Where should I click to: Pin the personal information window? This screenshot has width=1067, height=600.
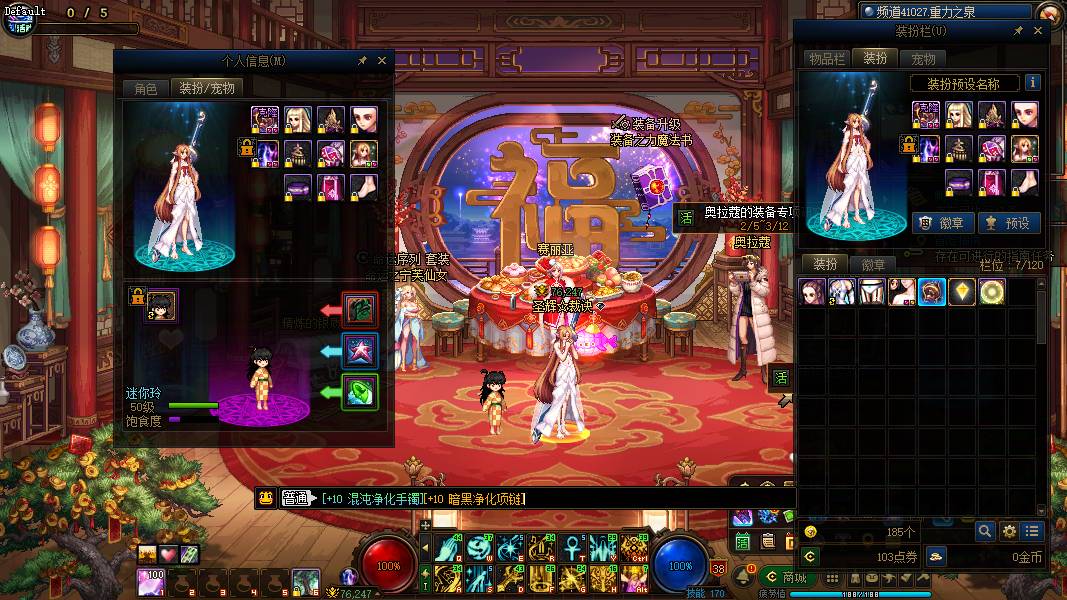point(363,61)
